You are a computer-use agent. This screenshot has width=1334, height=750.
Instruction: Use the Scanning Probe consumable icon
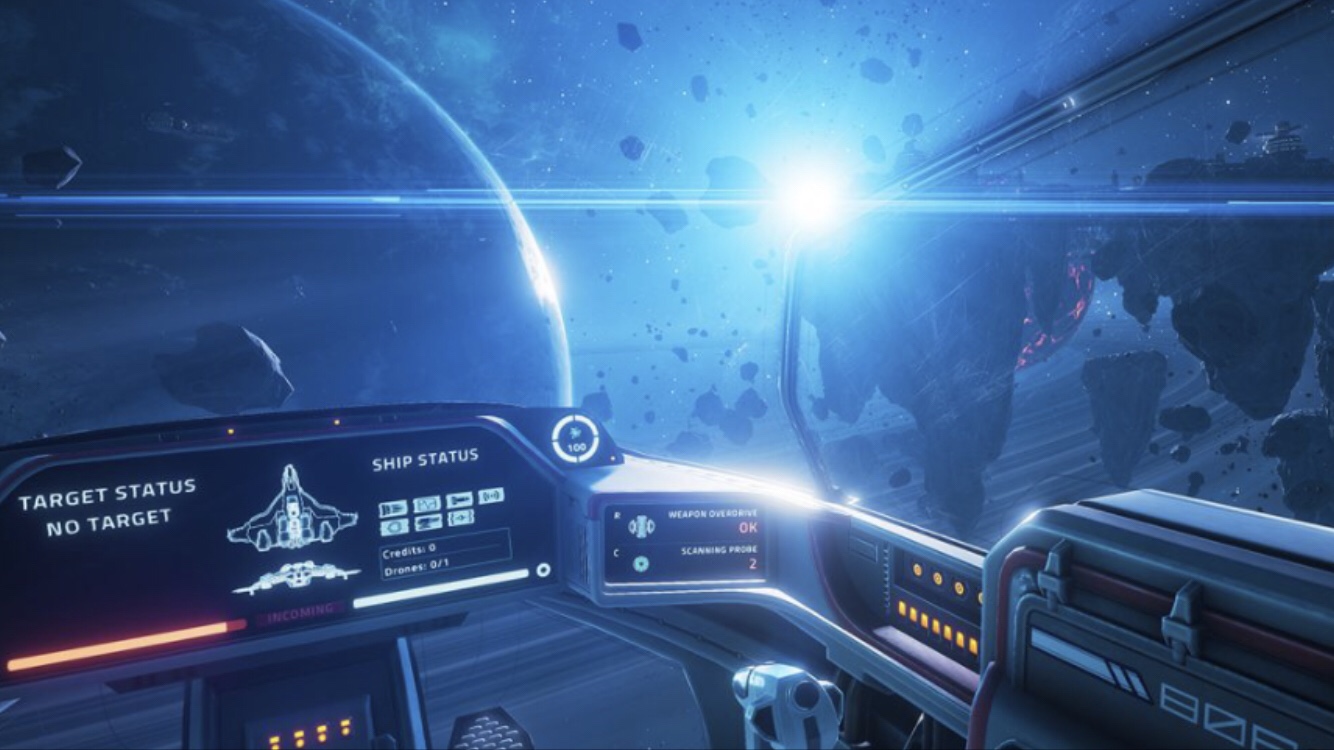pyautogui.click(x=641, y=564)
